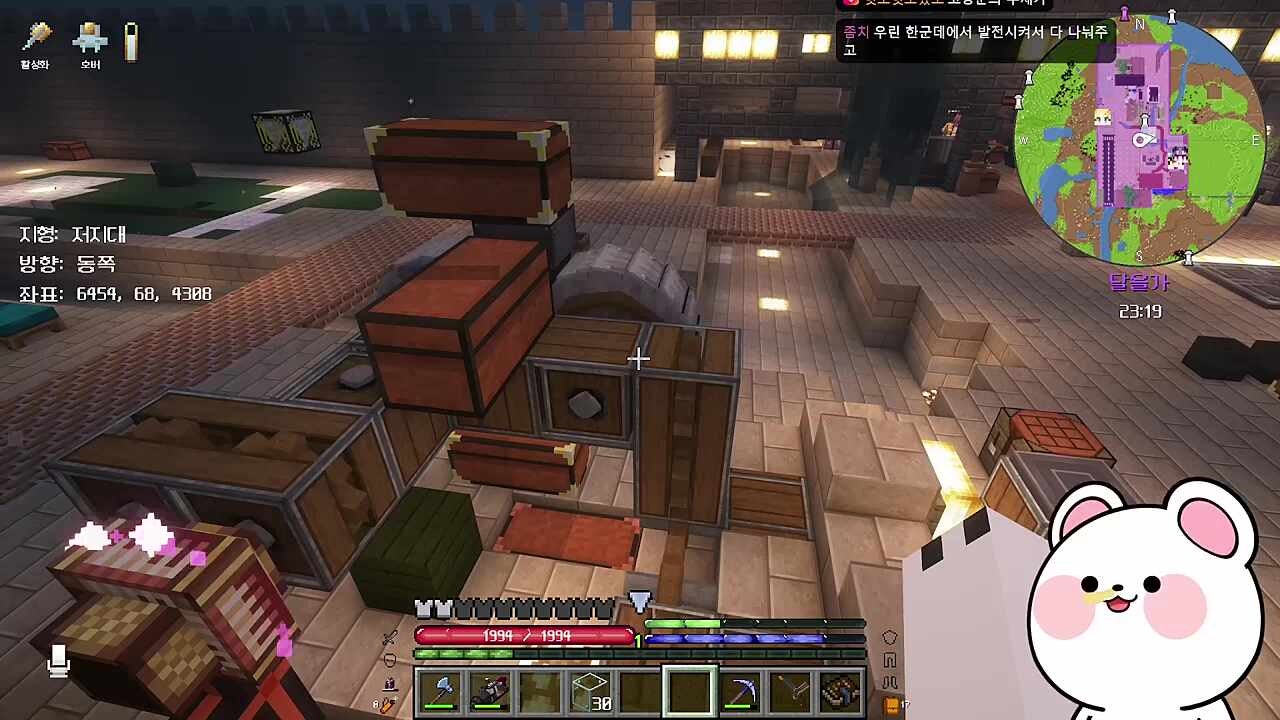Select the glass block stack slot
The height and width of the screenshot is (720, 1280).
pyautogui.click(x=590, y=691)
